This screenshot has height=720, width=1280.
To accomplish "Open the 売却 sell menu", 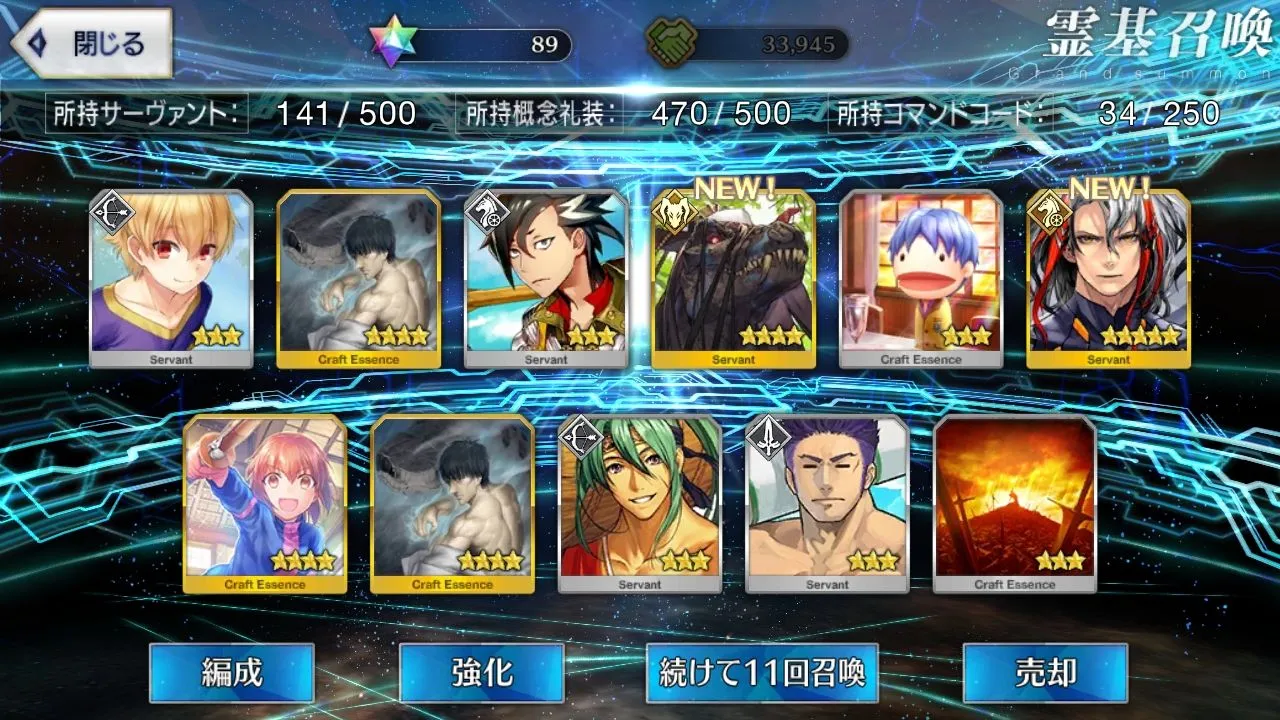I will point(1044,672).
